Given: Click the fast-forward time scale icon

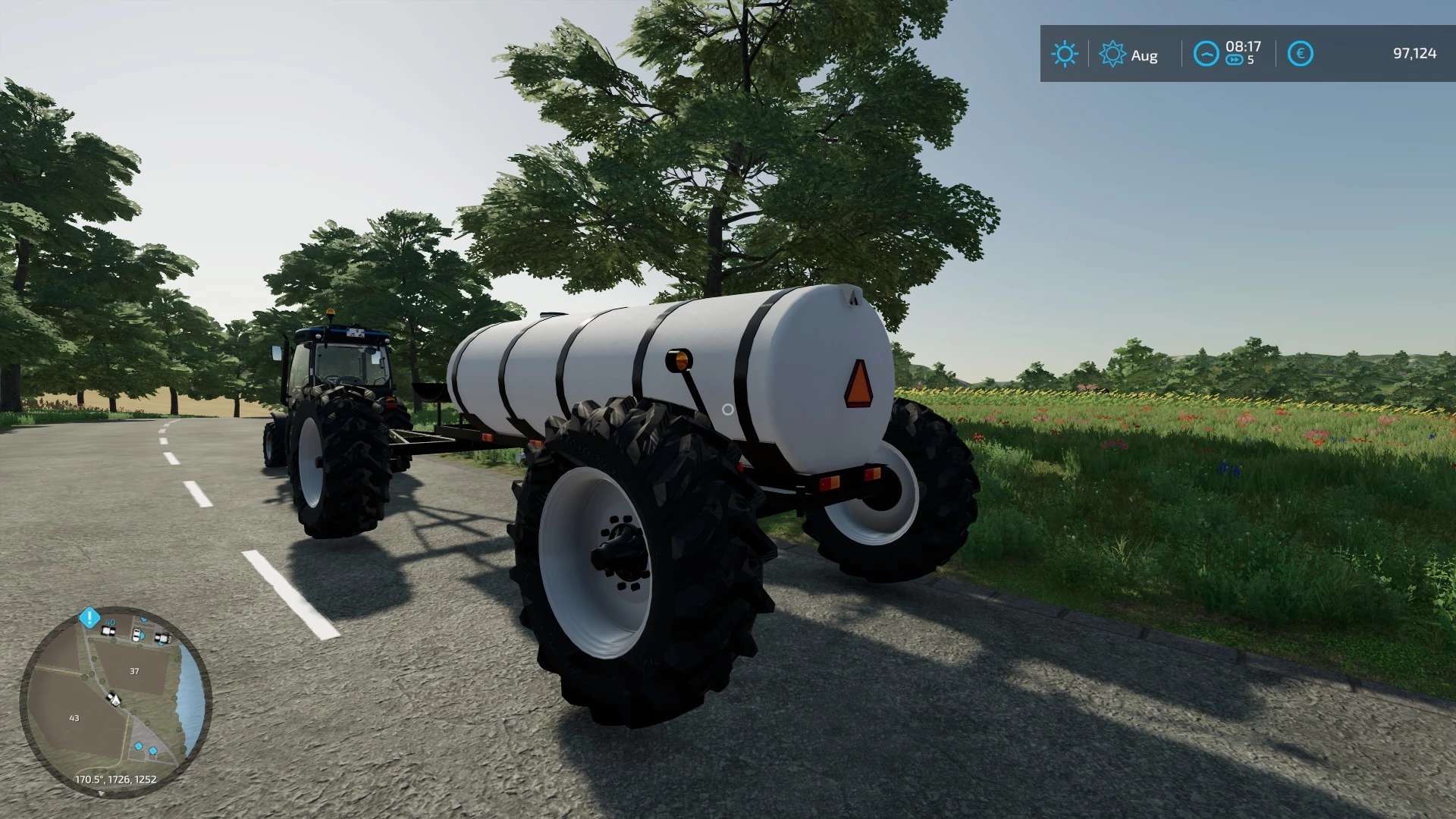Looking at the screenshot, I should point(1235,58).
